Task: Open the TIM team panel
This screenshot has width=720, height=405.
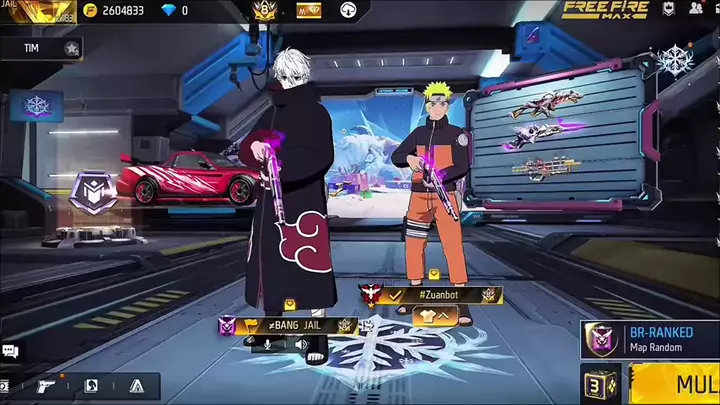Action: tap(42, 48)
